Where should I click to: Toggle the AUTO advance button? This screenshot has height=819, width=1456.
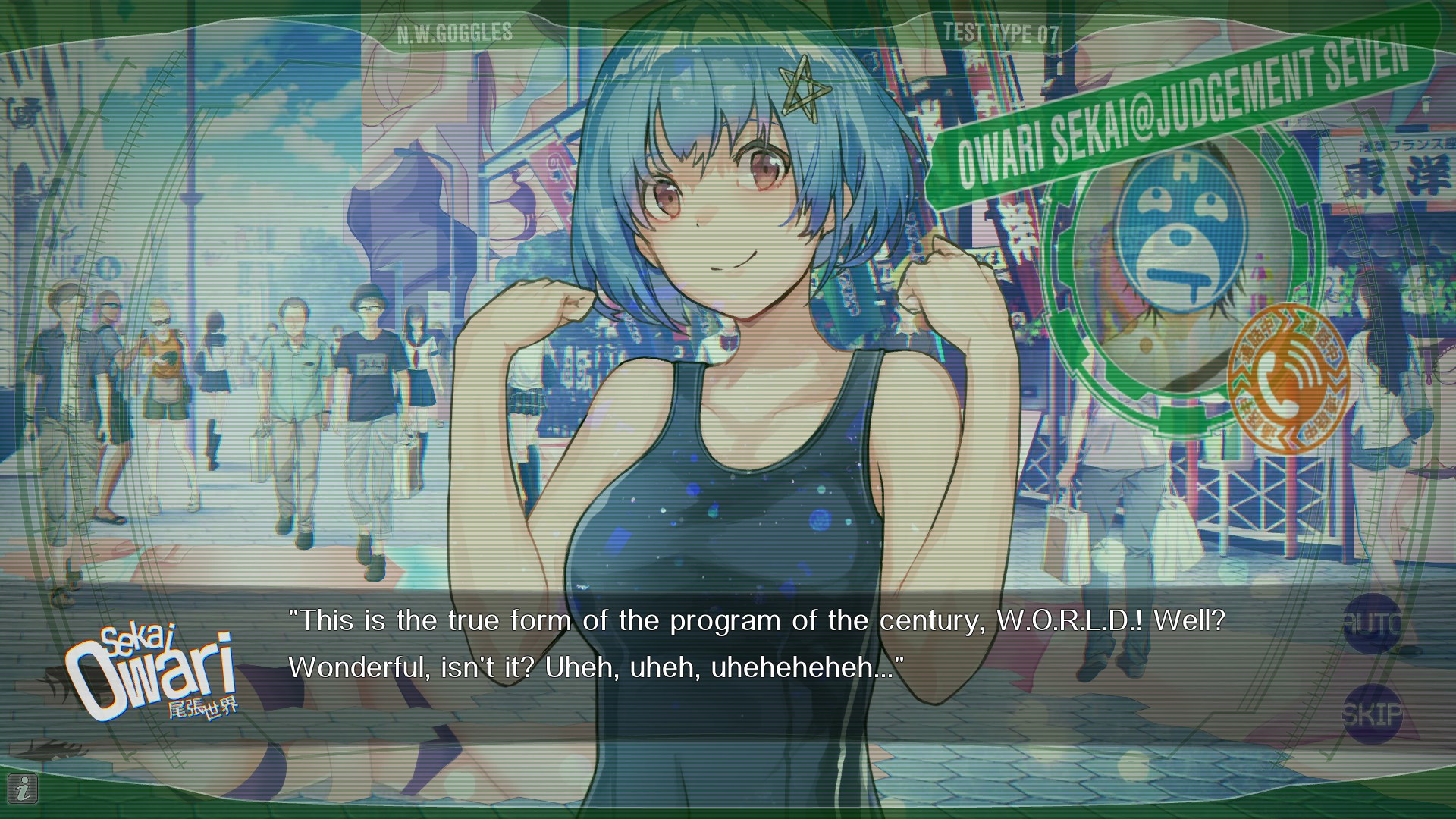1373,624
